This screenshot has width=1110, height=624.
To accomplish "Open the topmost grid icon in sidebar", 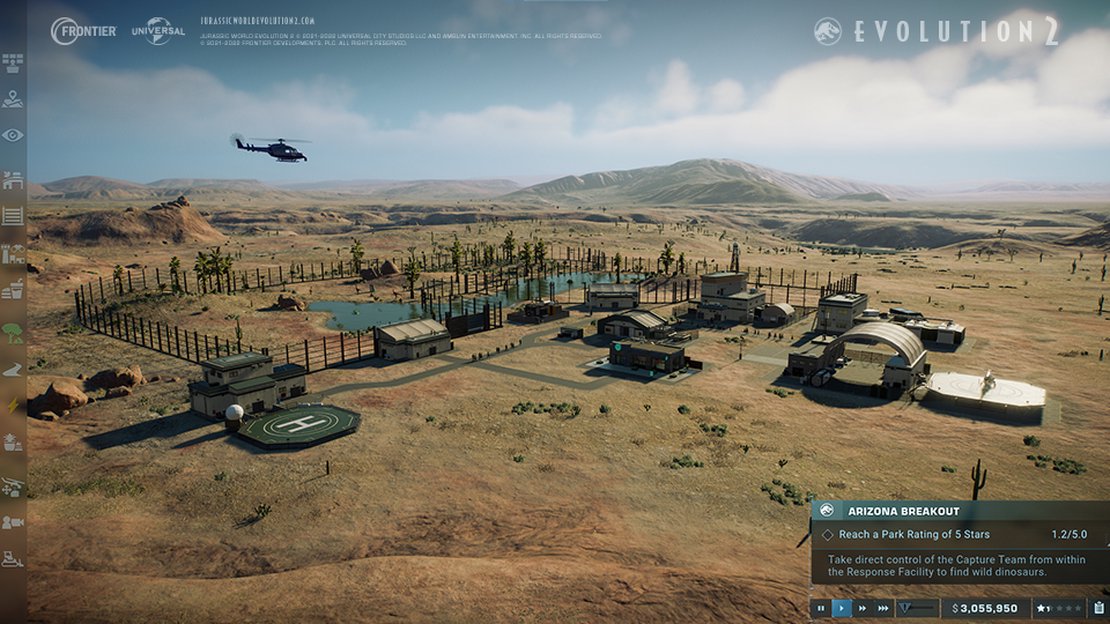I will click(x=13, y=64).
